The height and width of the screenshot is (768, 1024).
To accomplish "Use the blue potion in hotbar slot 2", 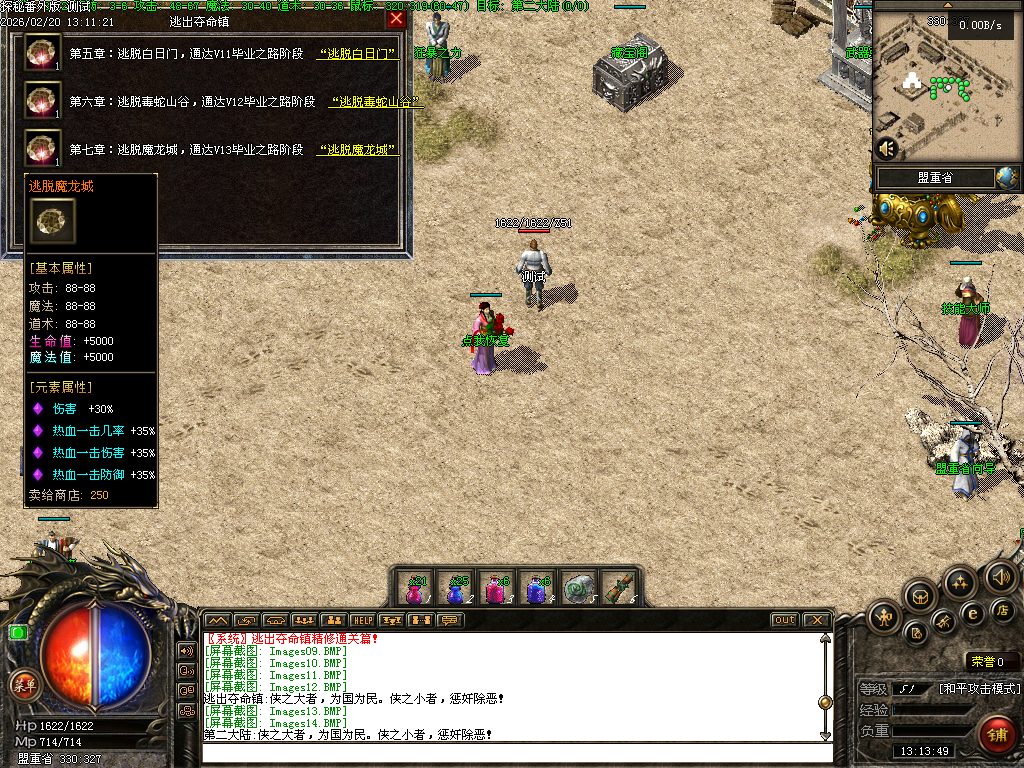I will pos(456,590).
